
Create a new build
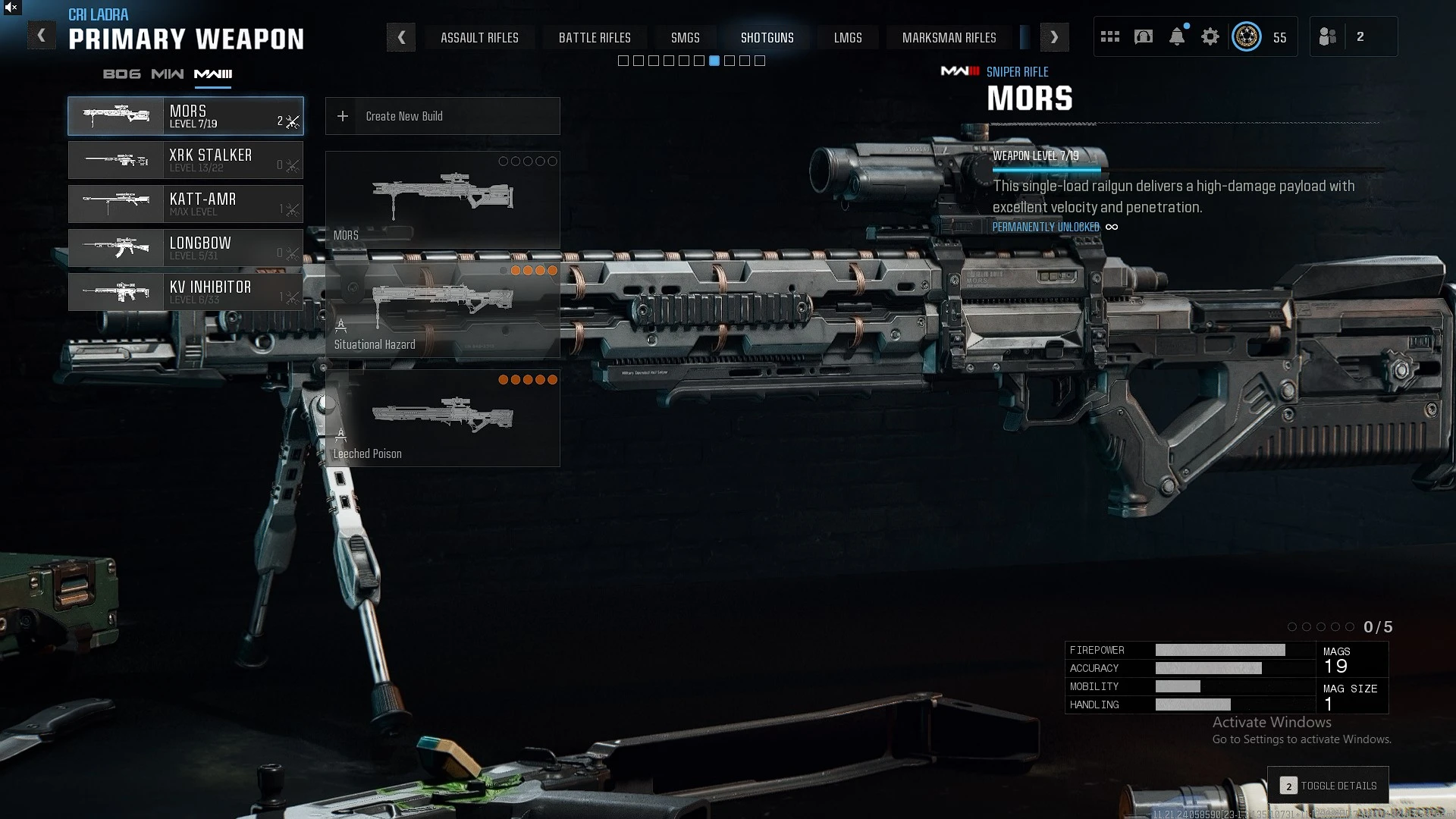pyautogui.click(x=442, y=116)
